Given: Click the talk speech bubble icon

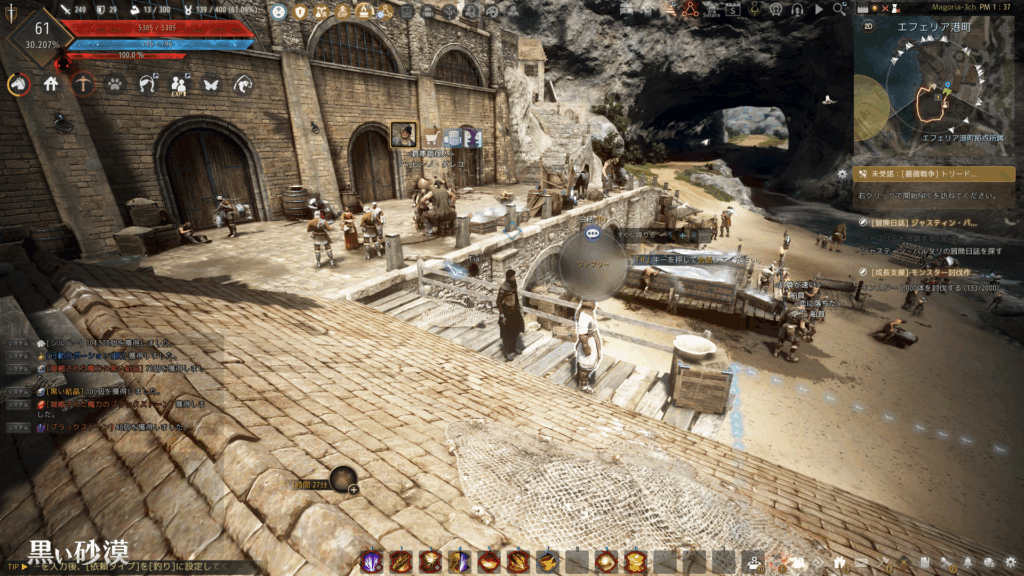Looking at the screenshot, I should coord(592,232).
